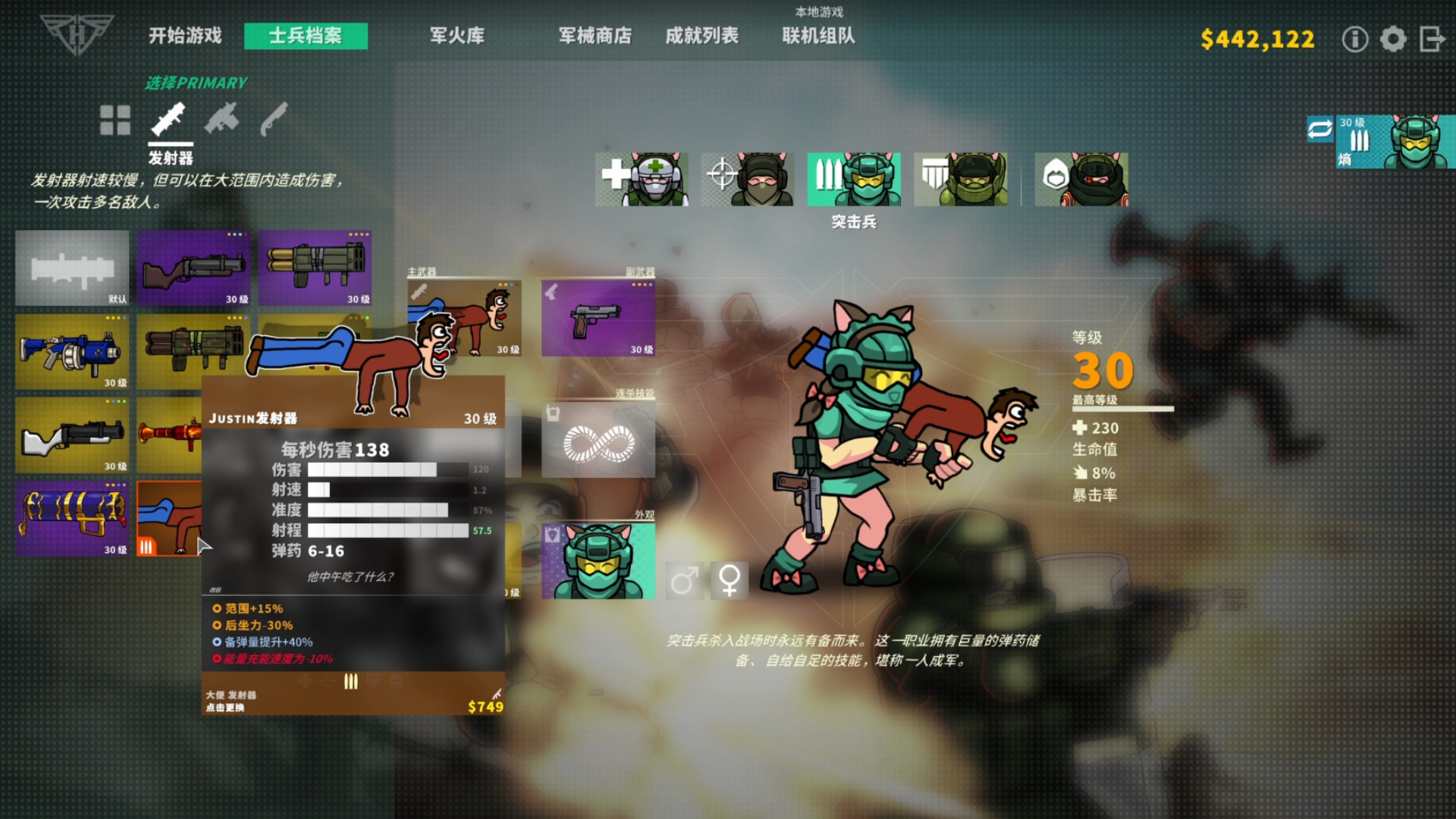The height and width of the screenshot is (819, 1456).
Task: Choose the male gender symbol
Action: [684, 581]
